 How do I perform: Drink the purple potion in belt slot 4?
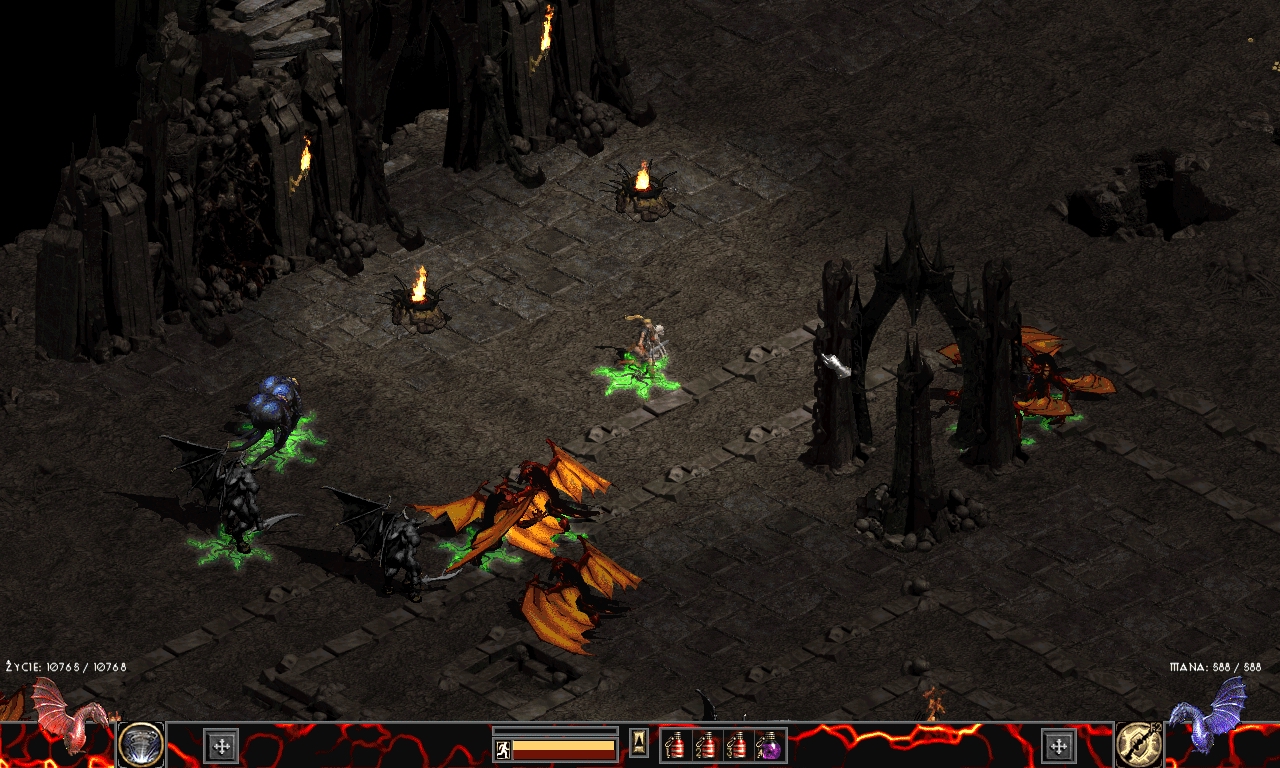tap(769, 745)
